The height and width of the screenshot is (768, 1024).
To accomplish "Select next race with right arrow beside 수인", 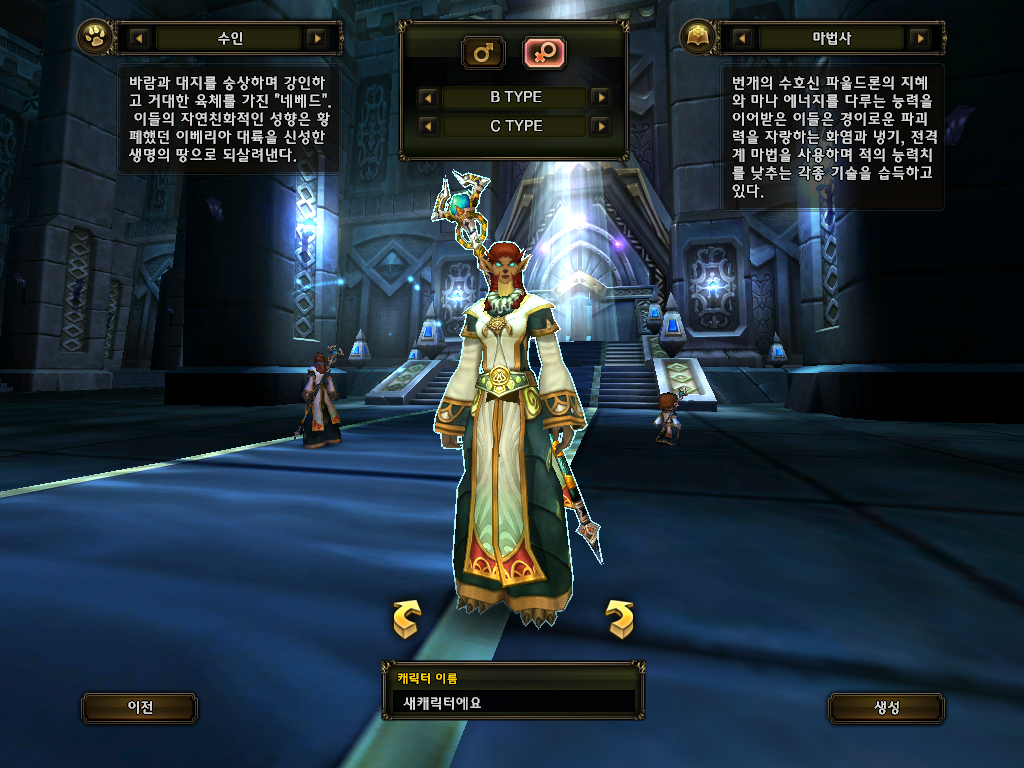I will click(x=317, y=39).
